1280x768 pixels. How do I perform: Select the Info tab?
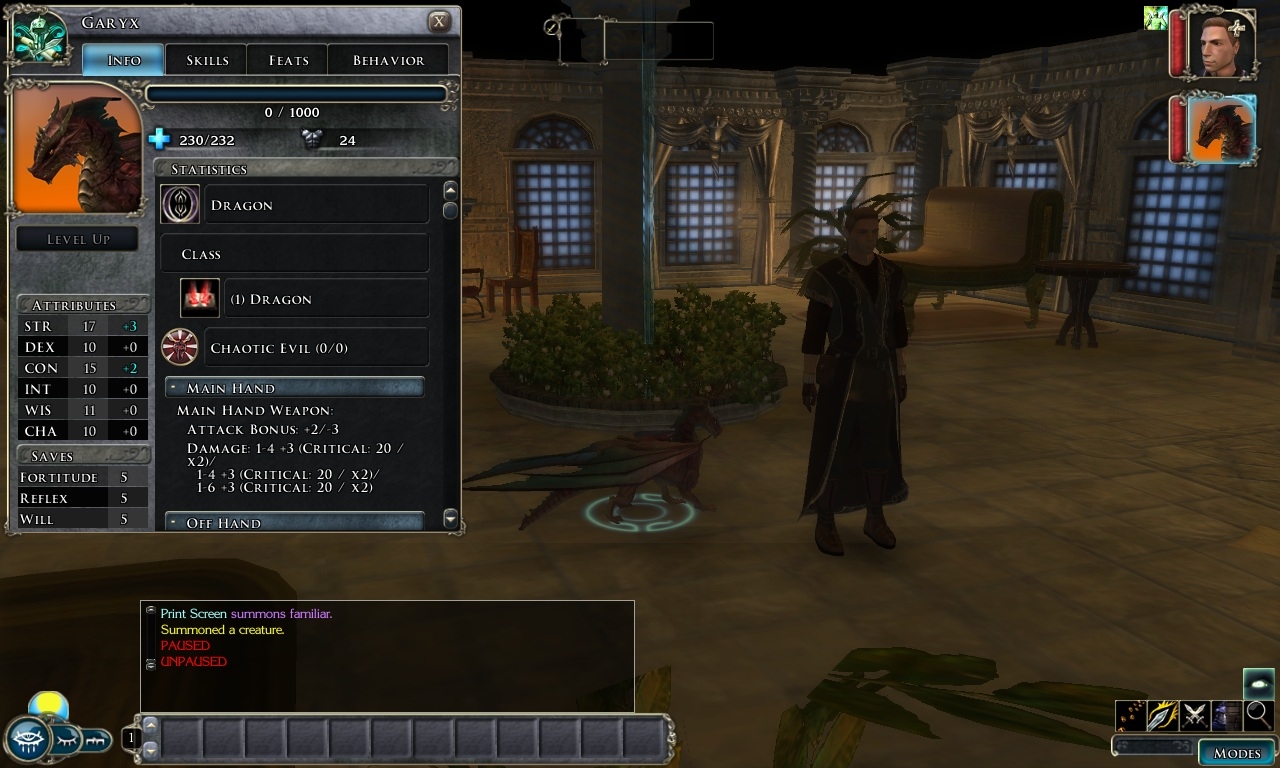click(x=124, y=60)
